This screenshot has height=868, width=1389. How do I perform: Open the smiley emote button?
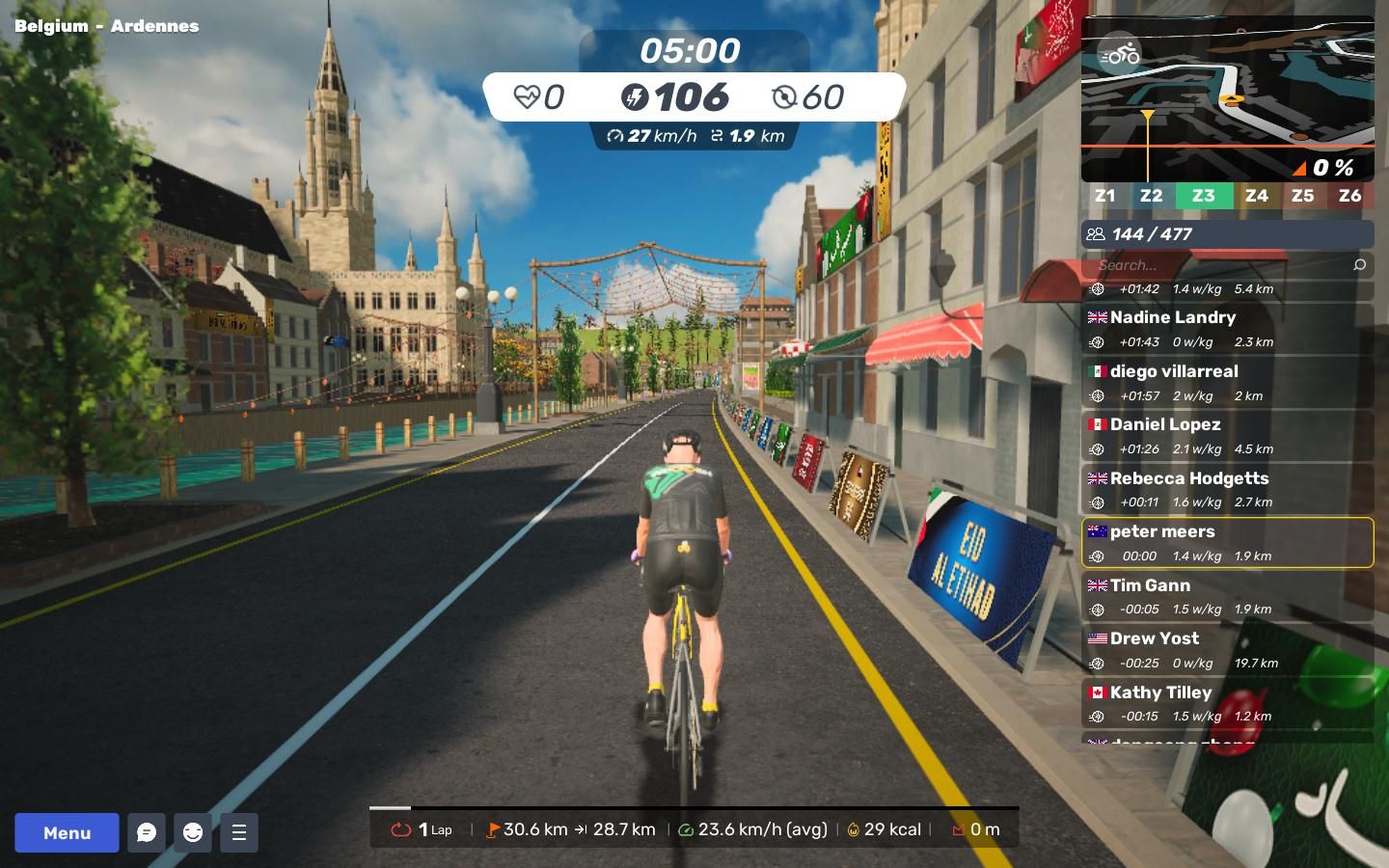point(193,832)
